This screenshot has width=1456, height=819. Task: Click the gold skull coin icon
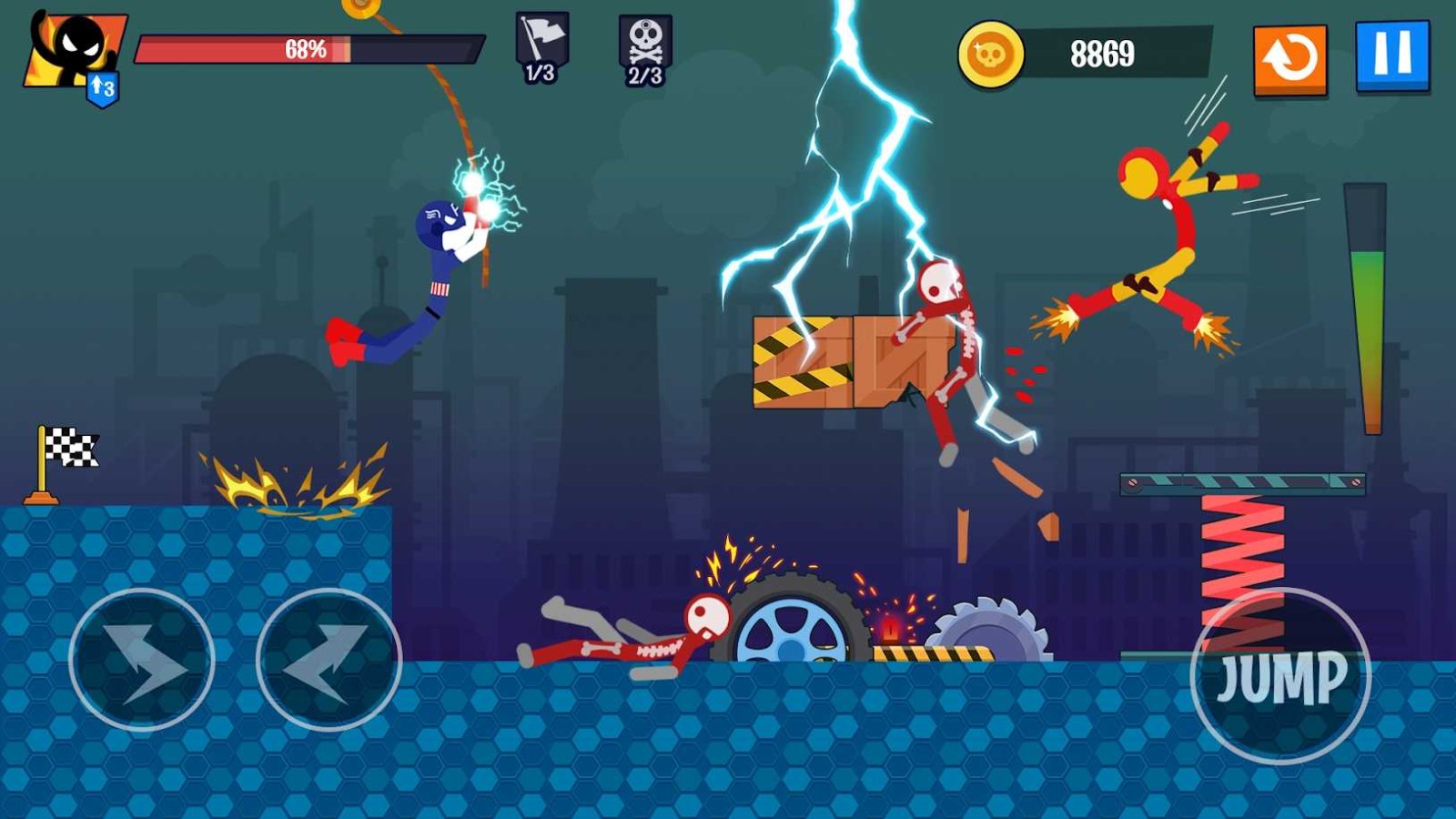990,55
